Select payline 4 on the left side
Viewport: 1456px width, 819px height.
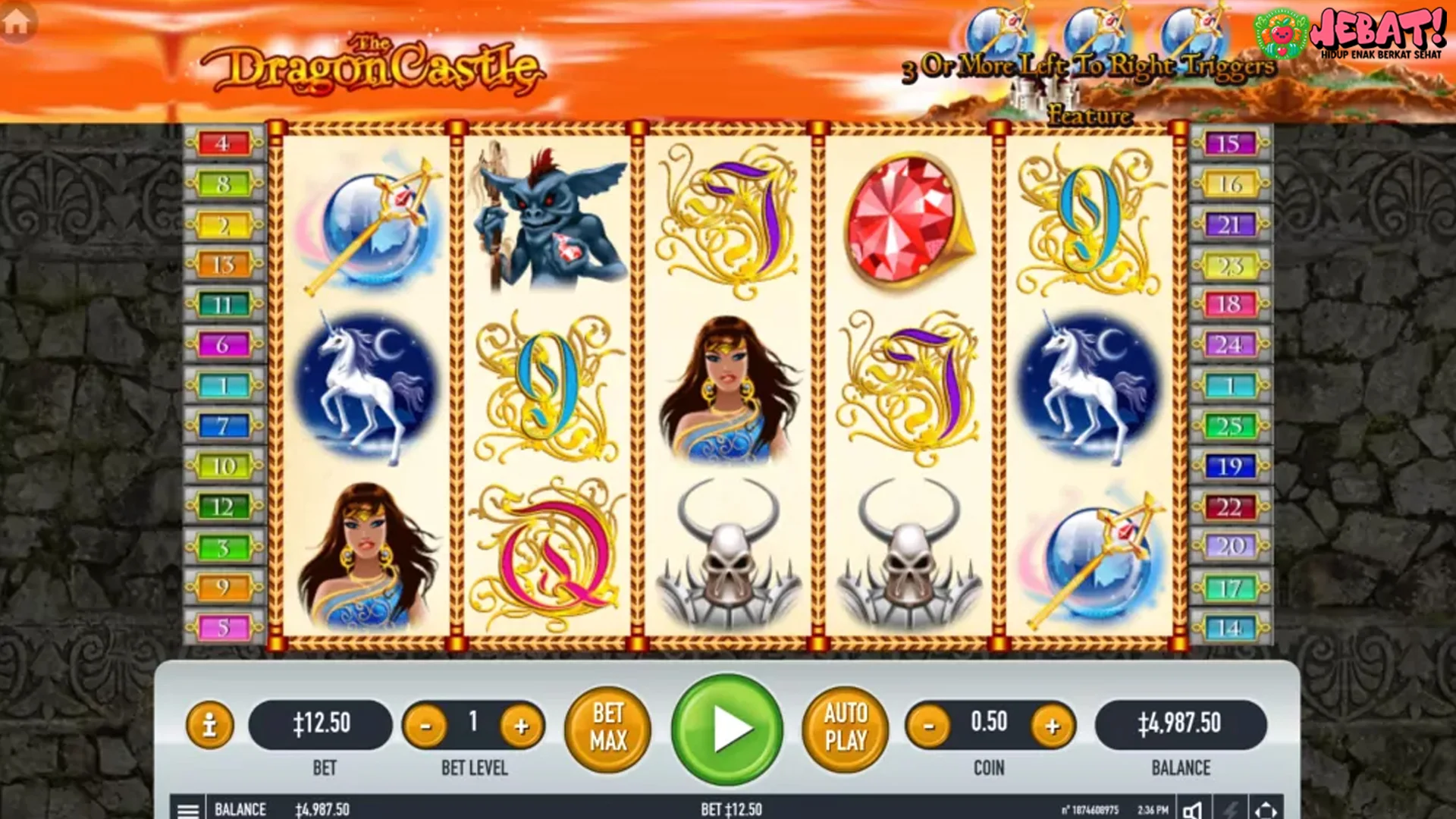coord(222,144)
